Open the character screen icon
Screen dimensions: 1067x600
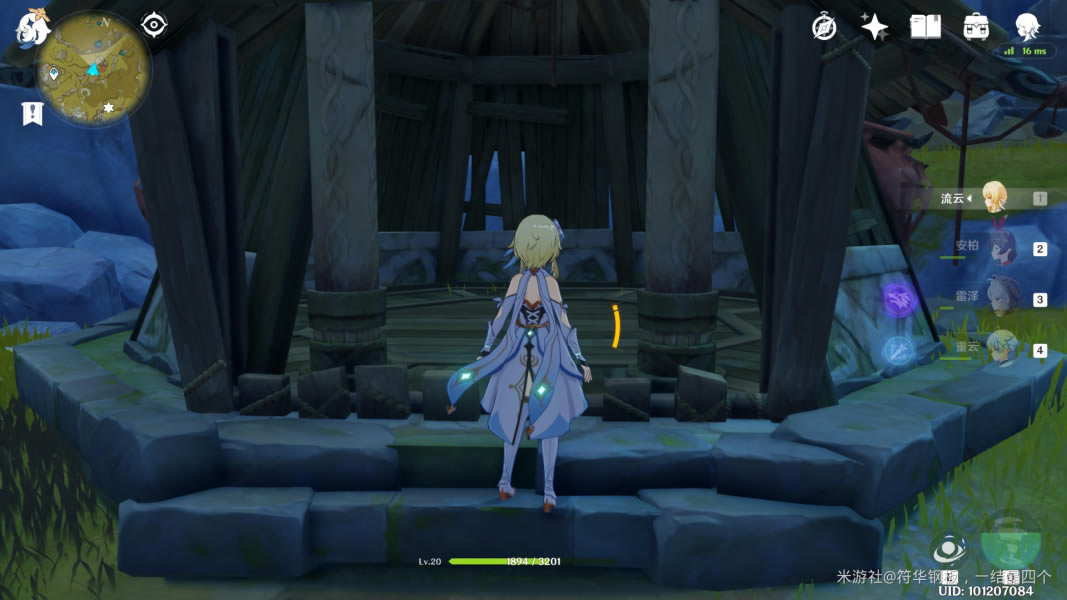pos(1027,27)
